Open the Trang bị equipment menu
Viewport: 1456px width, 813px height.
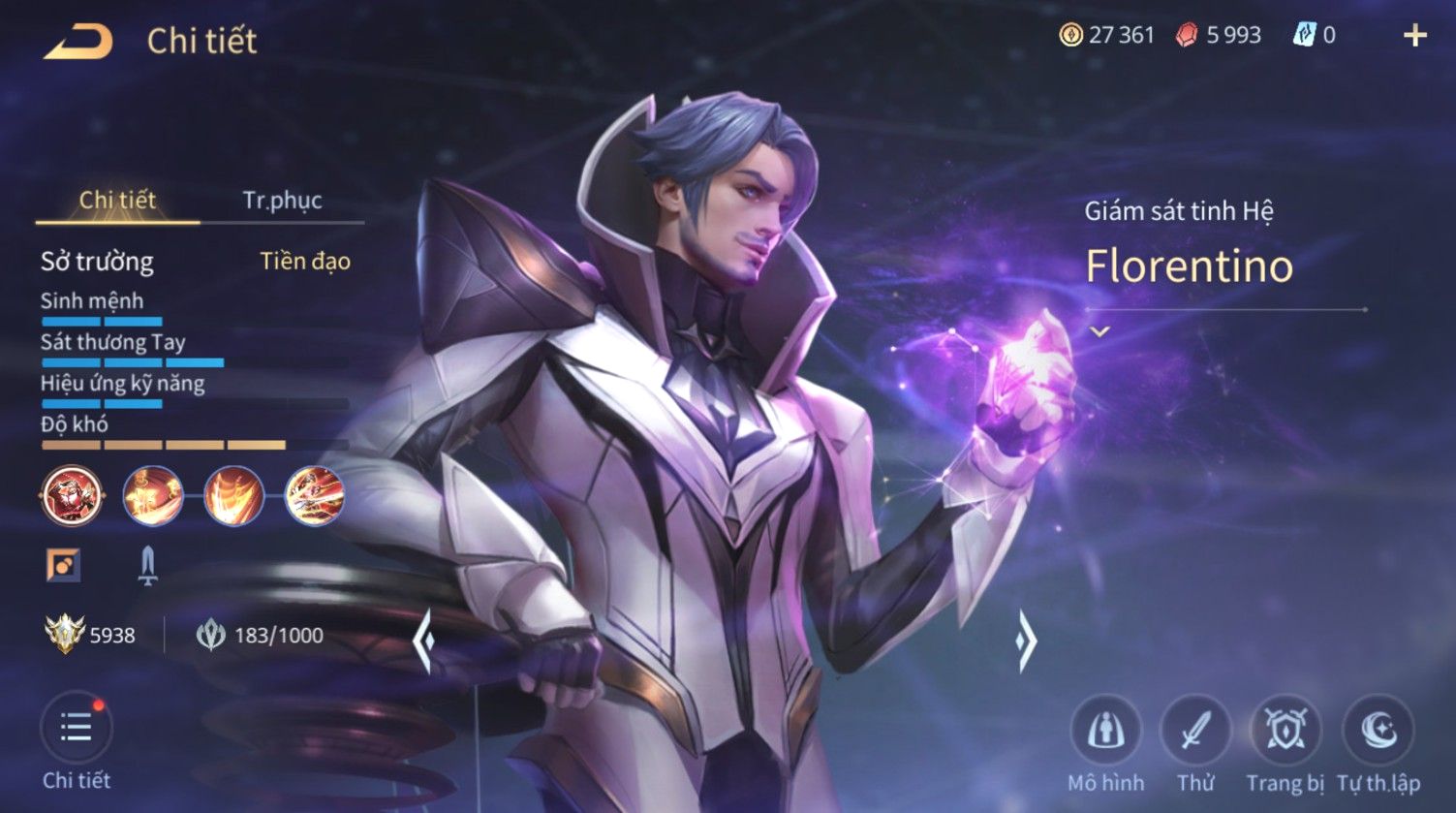click(1286, 731)
